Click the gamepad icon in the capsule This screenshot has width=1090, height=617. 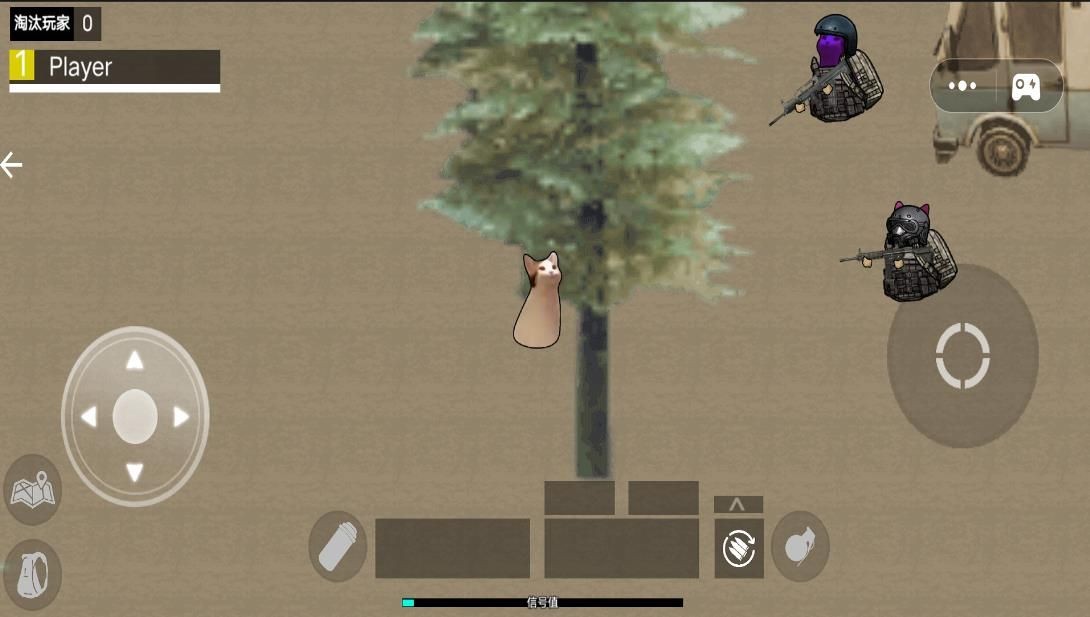pos(1026,86)
